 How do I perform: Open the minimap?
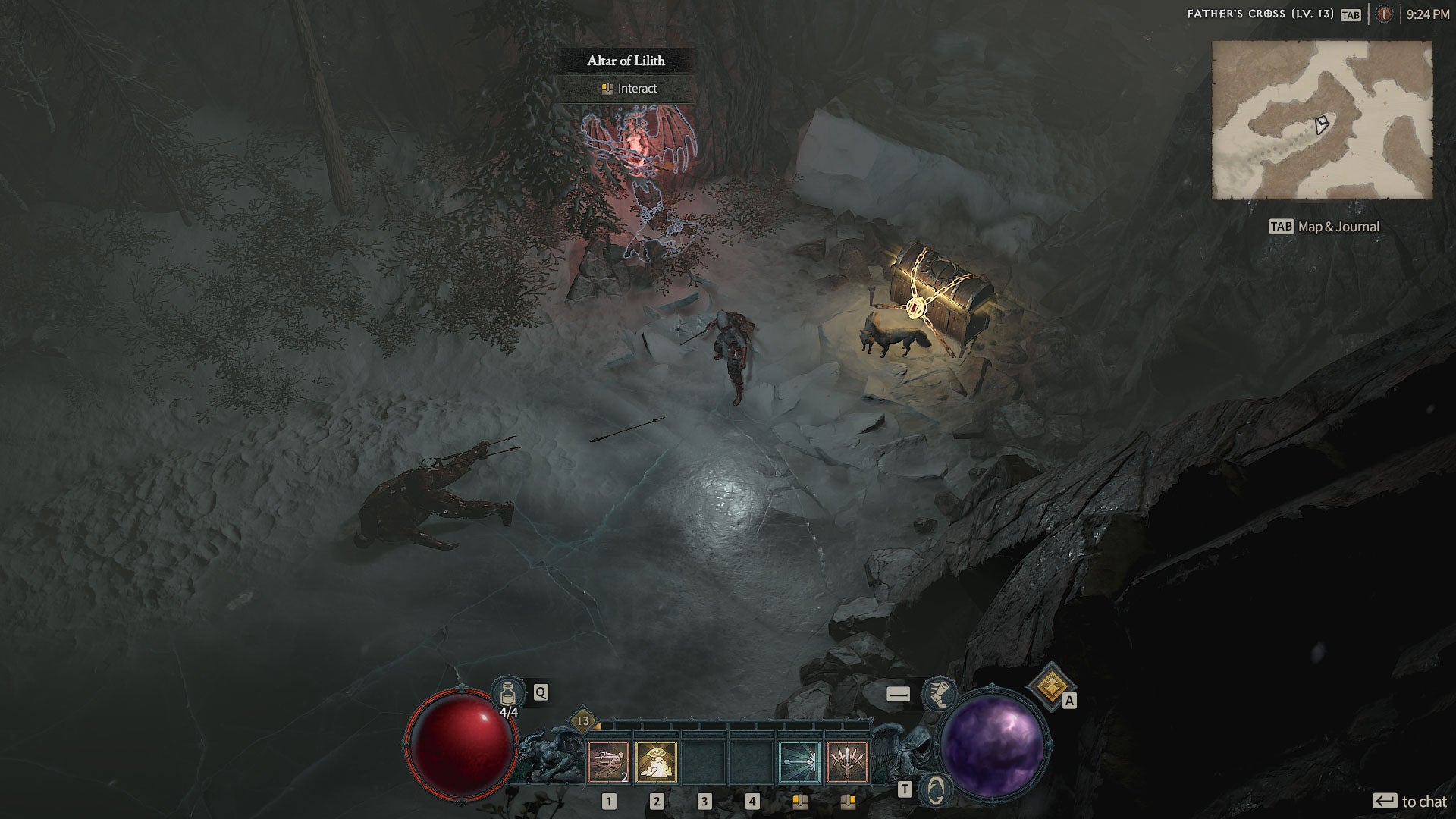[1322, 120]
